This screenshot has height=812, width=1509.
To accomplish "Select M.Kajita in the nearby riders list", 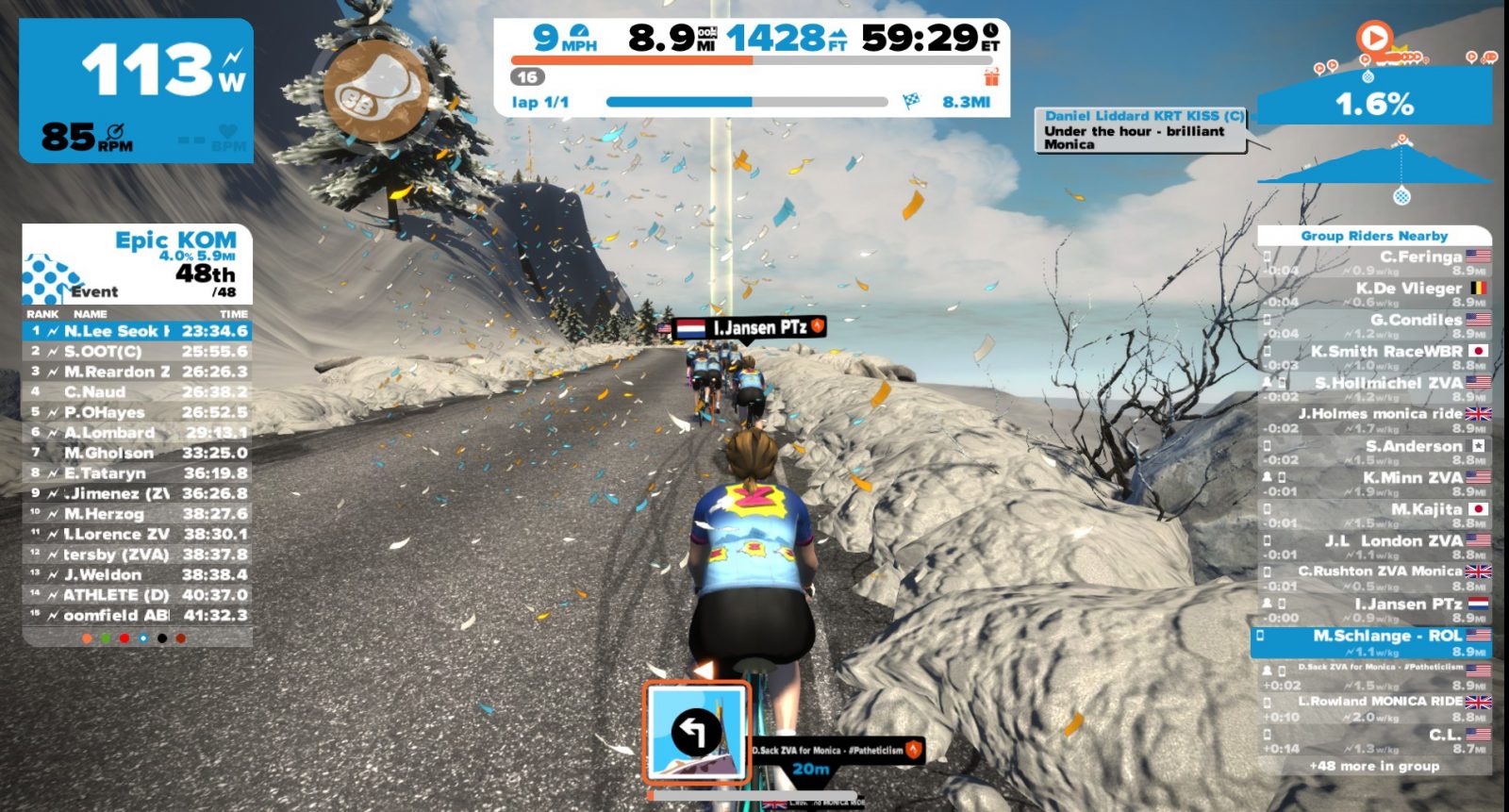I will point(1375,515).
